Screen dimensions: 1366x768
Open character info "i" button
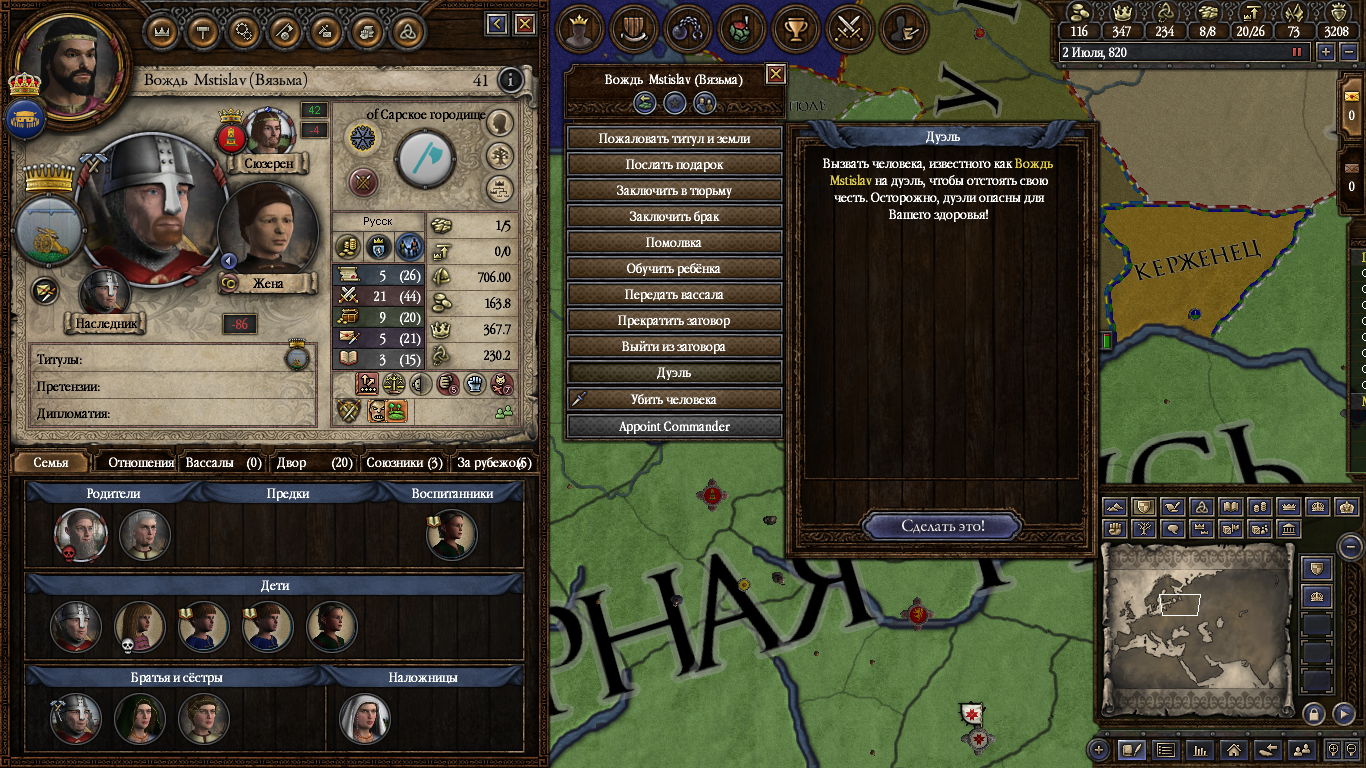[x=510, y=80]
